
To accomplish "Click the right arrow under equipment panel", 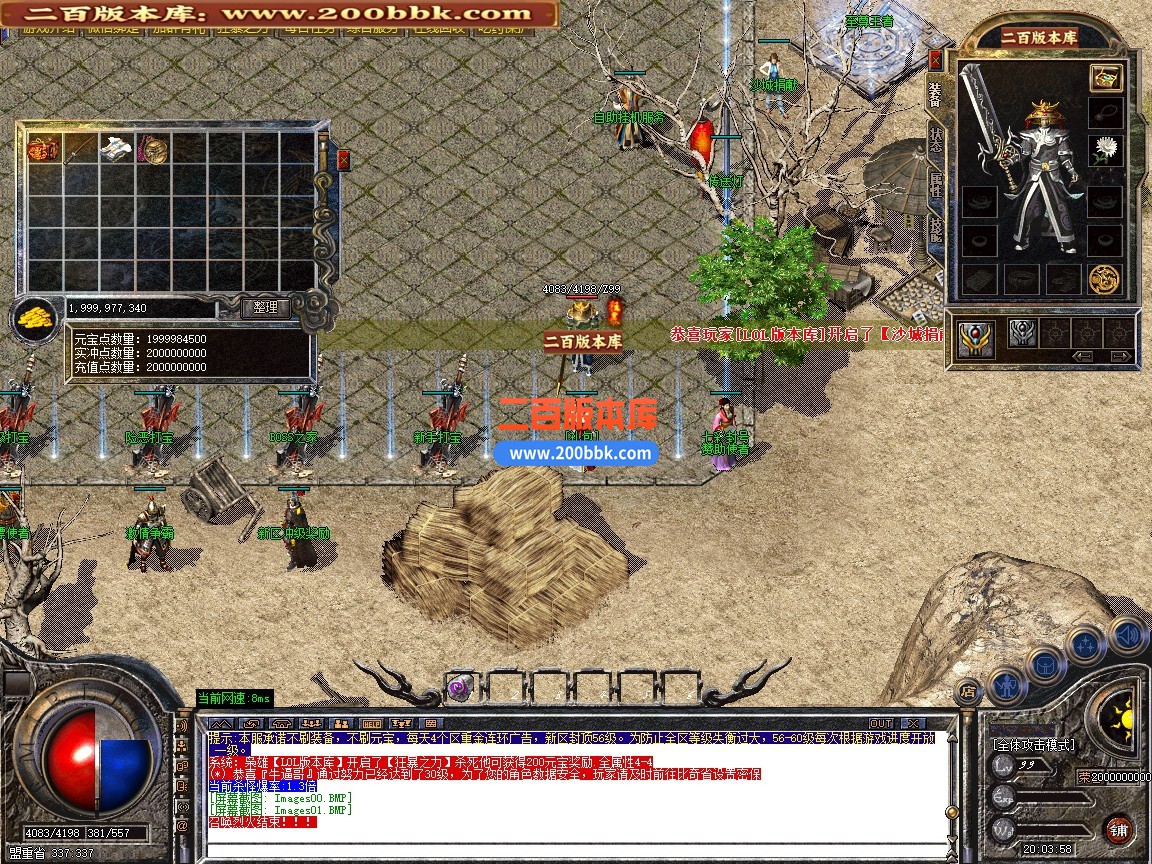I will 1121,356.
